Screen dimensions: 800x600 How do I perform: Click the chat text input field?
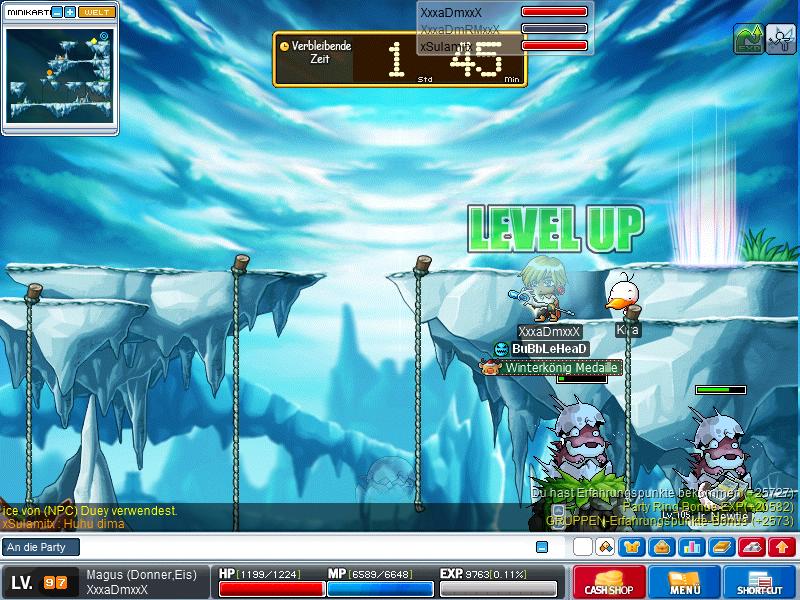[300, 547]
